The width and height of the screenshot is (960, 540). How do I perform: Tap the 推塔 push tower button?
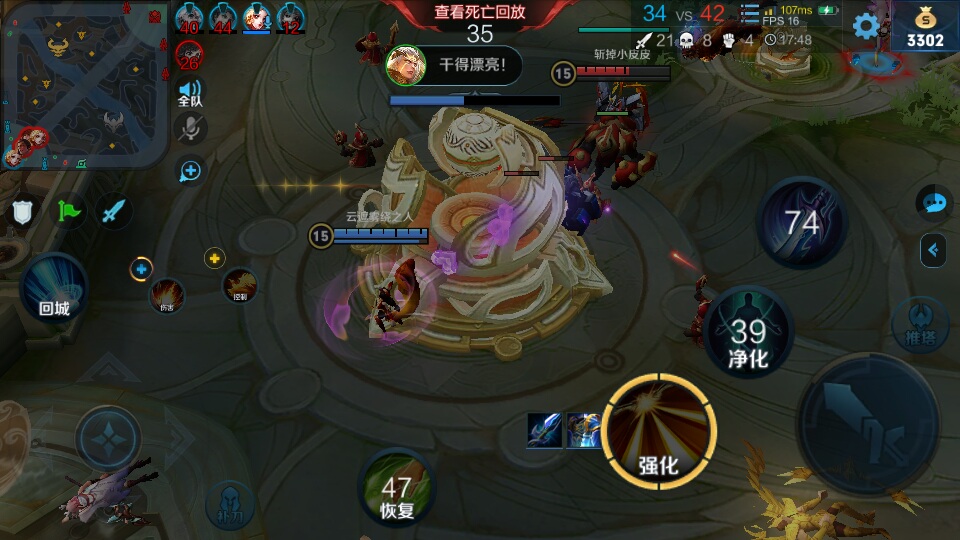(919, 325)
